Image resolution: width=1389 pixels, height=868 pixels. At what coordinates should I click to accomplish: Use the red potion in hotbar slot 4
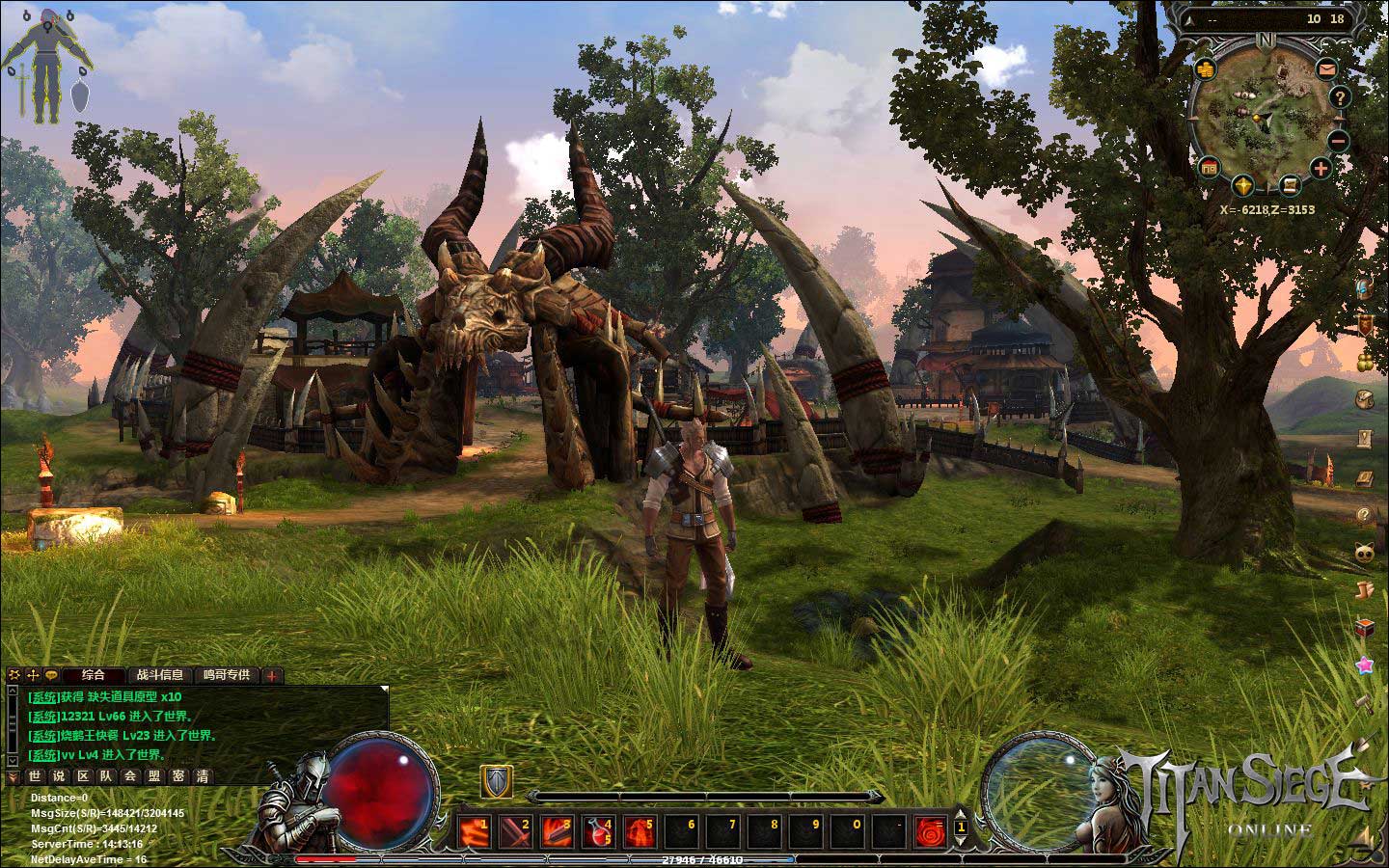pyautogui.click(x=599, y=828)
